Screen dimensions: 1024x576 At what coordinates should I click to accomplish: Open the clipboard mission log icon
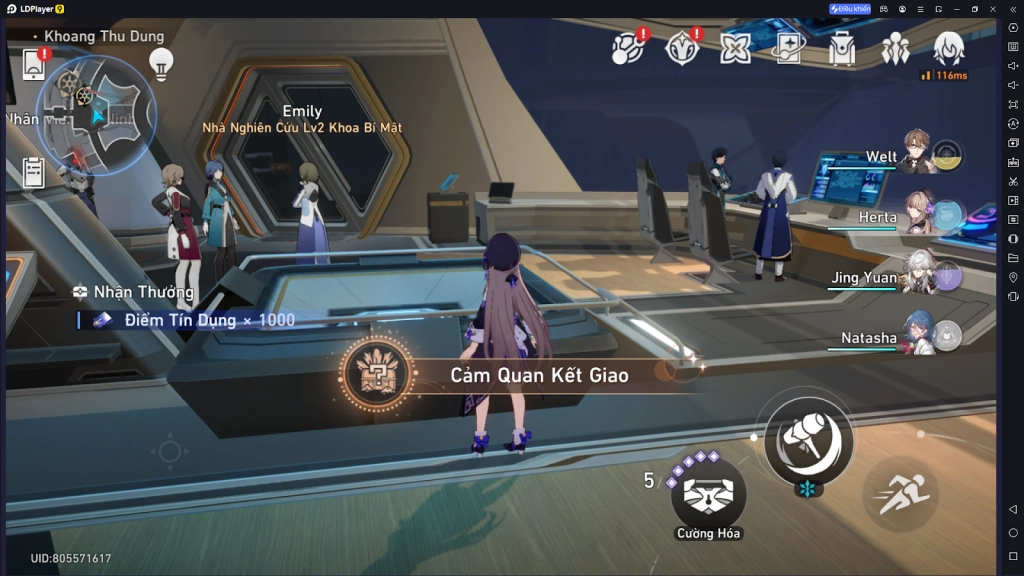33,172
